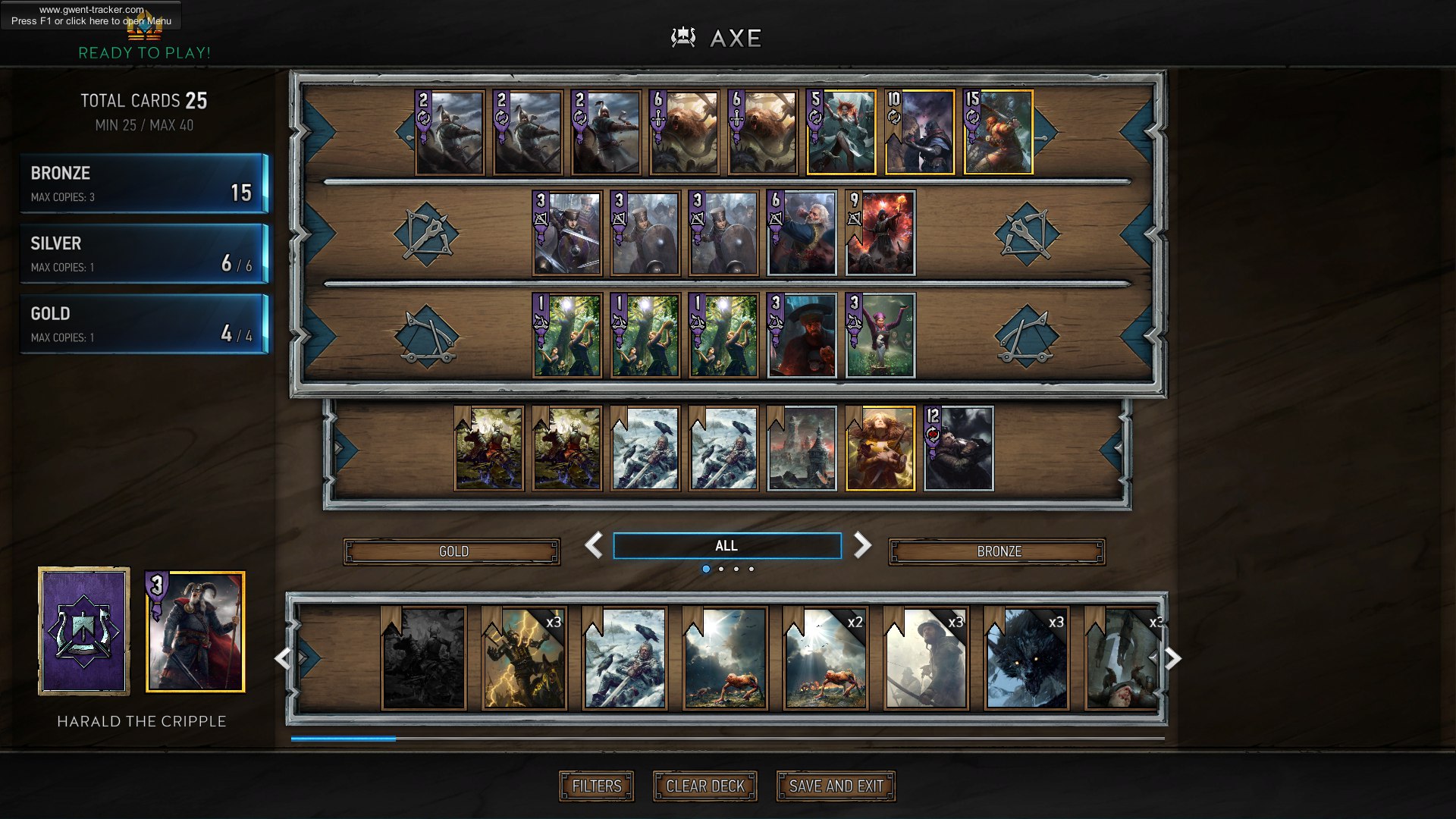Screen dimensions: 1456x819
Task: Select the ALL card category
Action: point(726,545)
